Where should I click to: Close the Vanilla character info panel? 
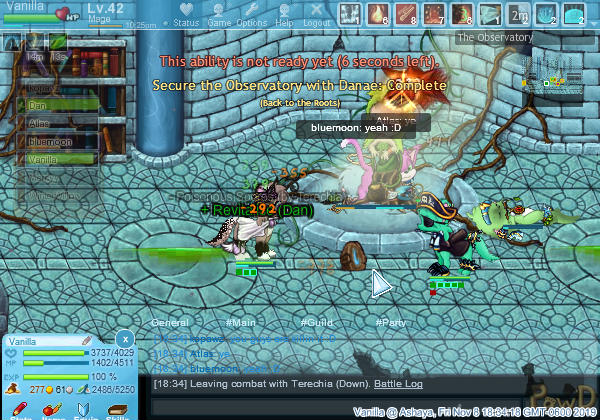[124, 339]
